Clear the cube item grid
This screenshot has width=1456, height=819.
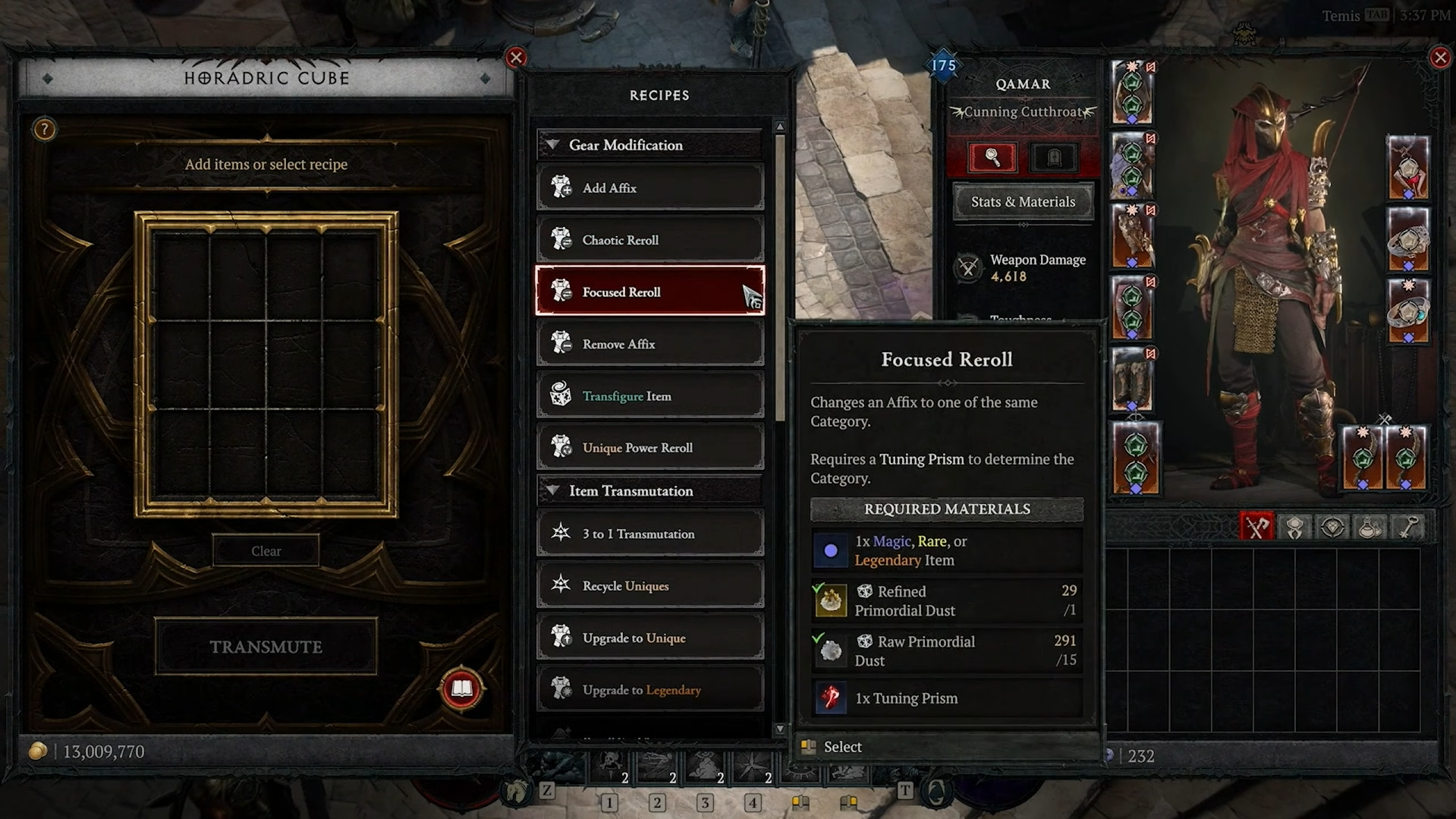(x=266, y=551)
